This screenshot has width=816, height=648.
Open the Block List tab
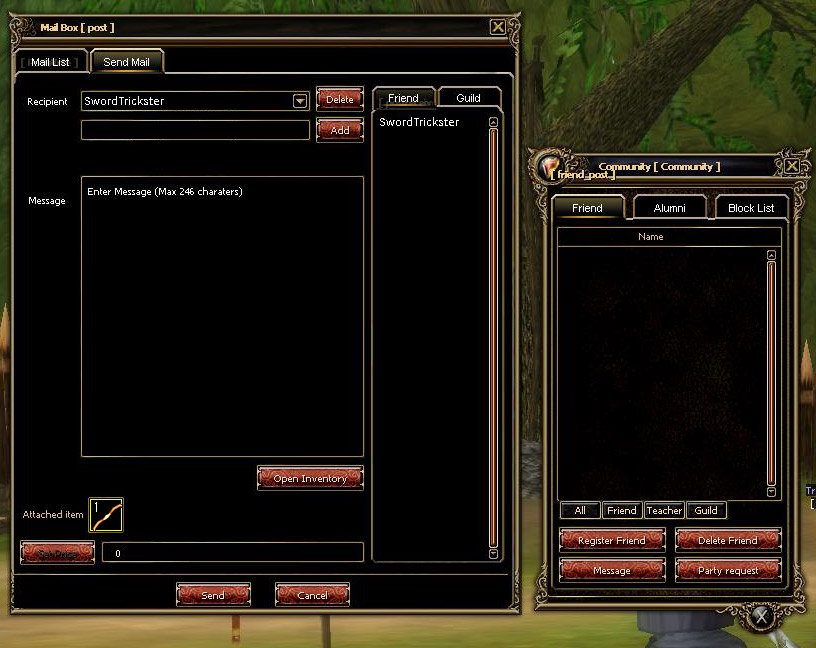pyautogui.click(x=751, y=208)
